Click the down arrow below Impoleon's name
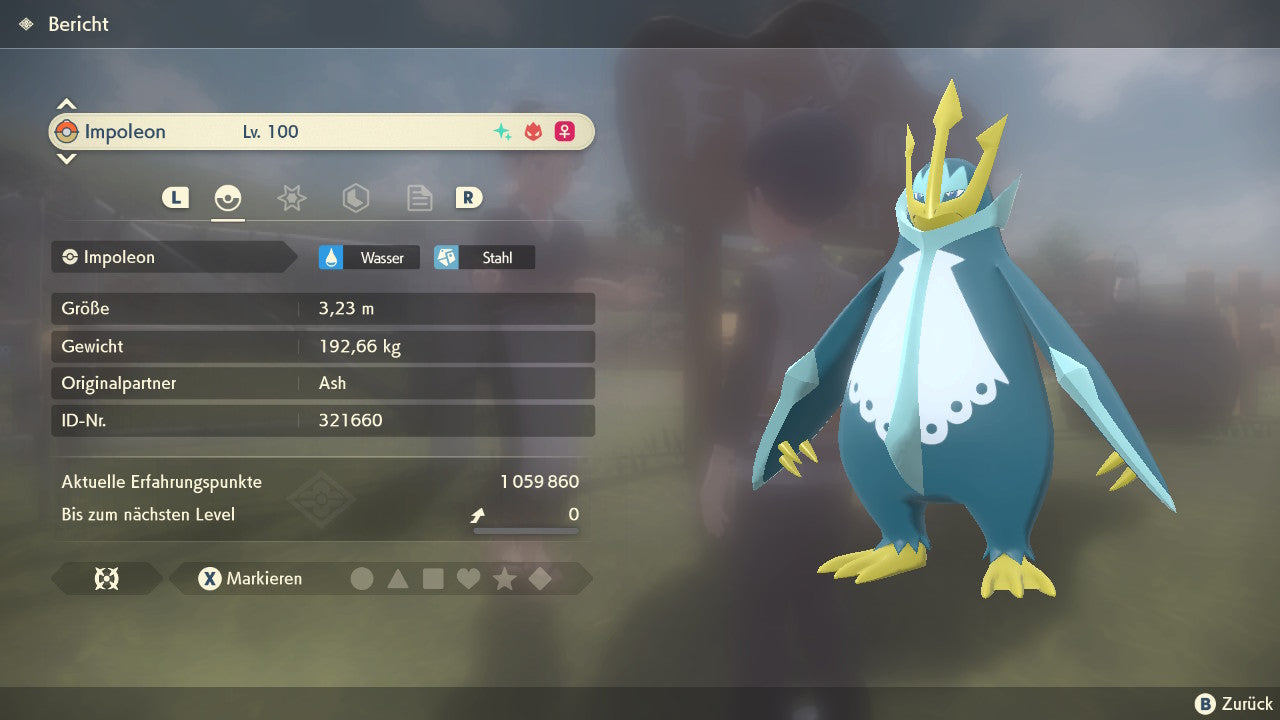 pyautogui.click(x=66, y=158)
